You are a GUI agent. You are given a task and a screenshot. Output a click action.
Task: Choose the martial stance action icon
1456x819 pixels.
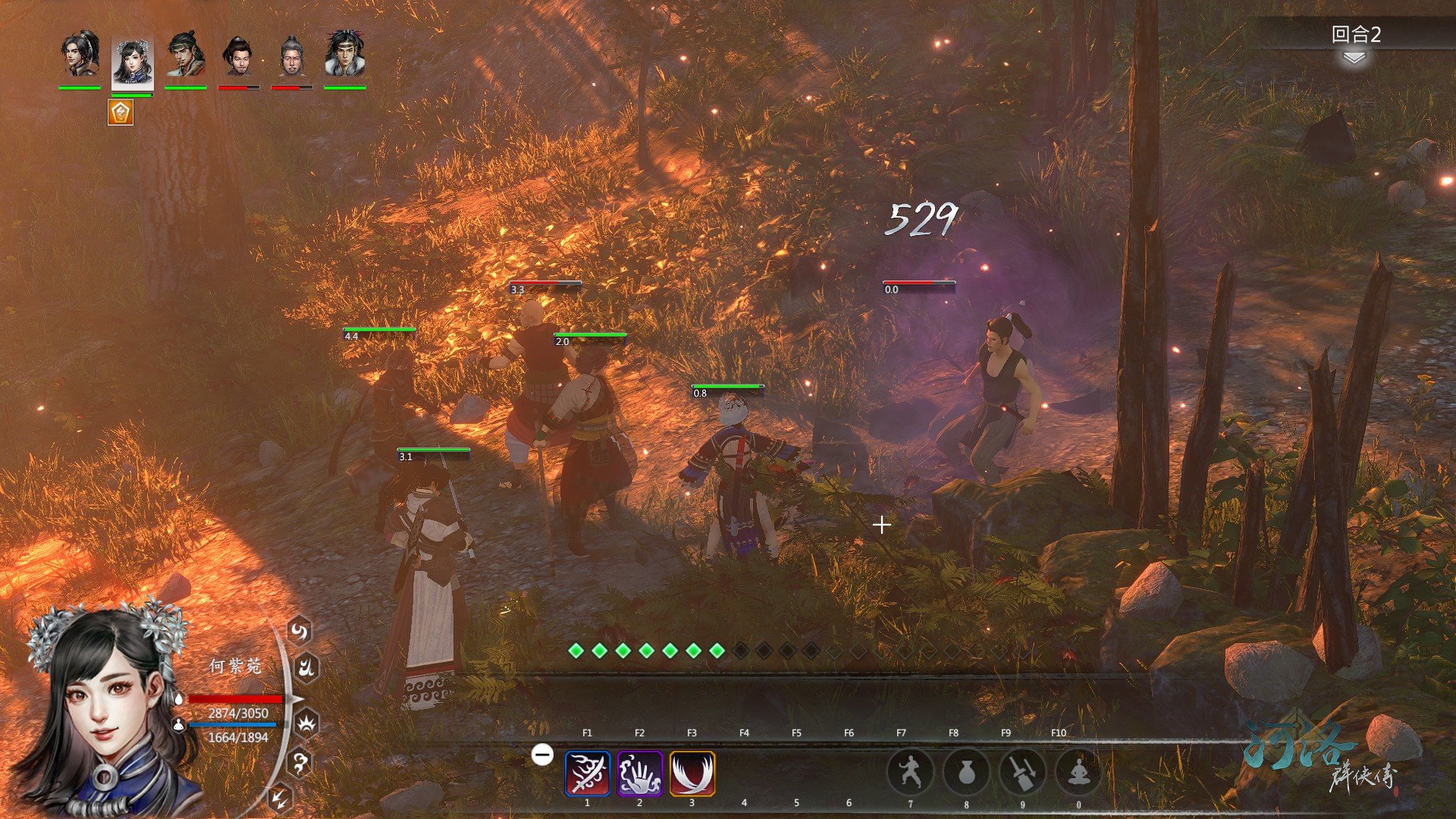point(909,773)
